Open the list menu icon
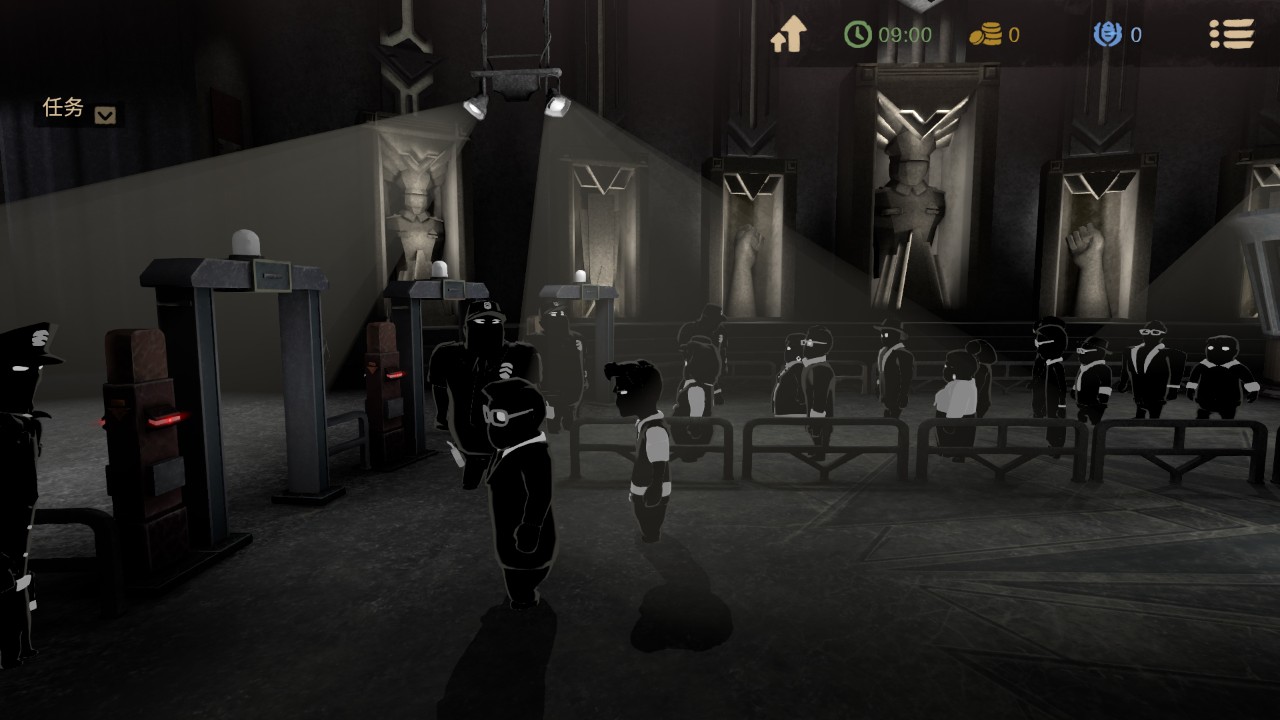 [1231, 35]
